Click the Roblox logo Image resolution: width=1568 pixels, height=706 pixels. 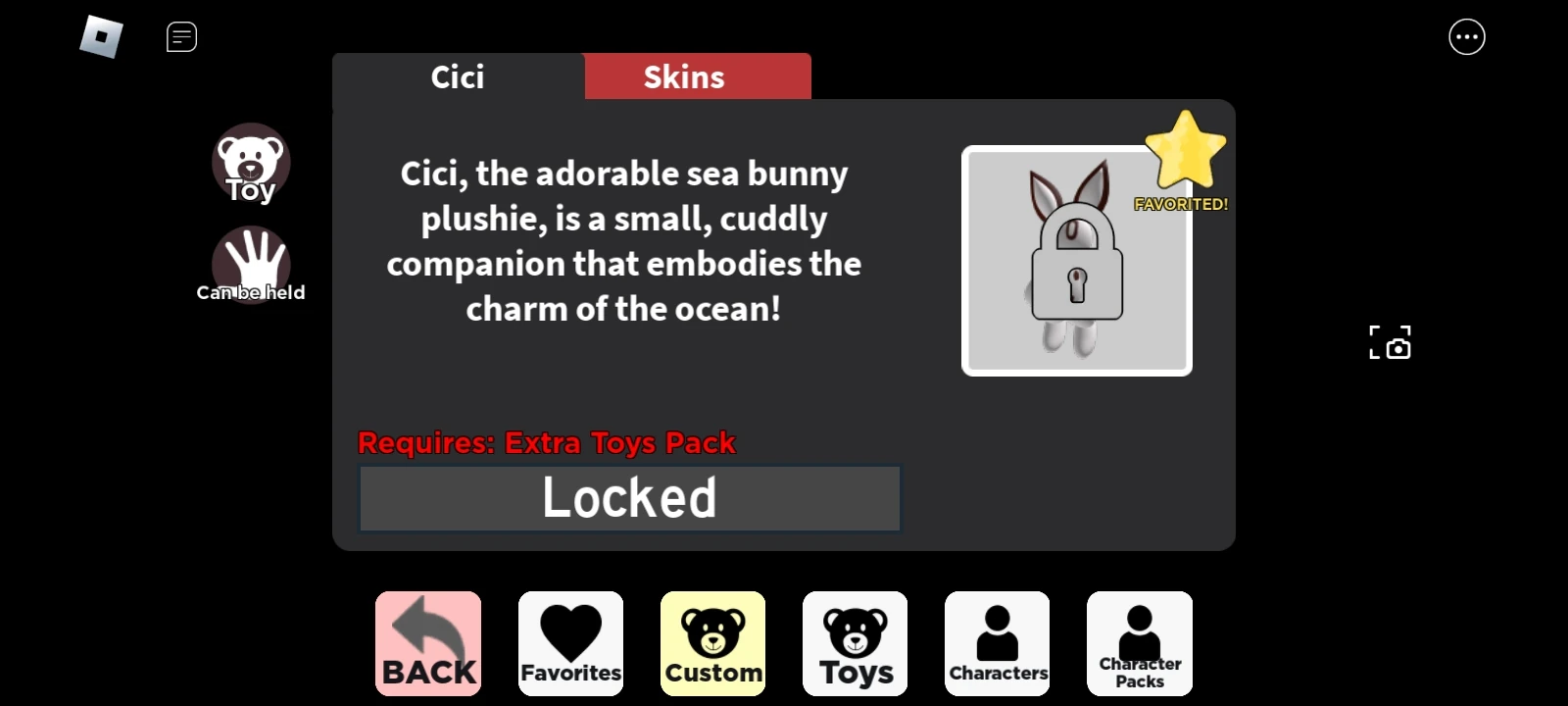[x=102, y=36]
